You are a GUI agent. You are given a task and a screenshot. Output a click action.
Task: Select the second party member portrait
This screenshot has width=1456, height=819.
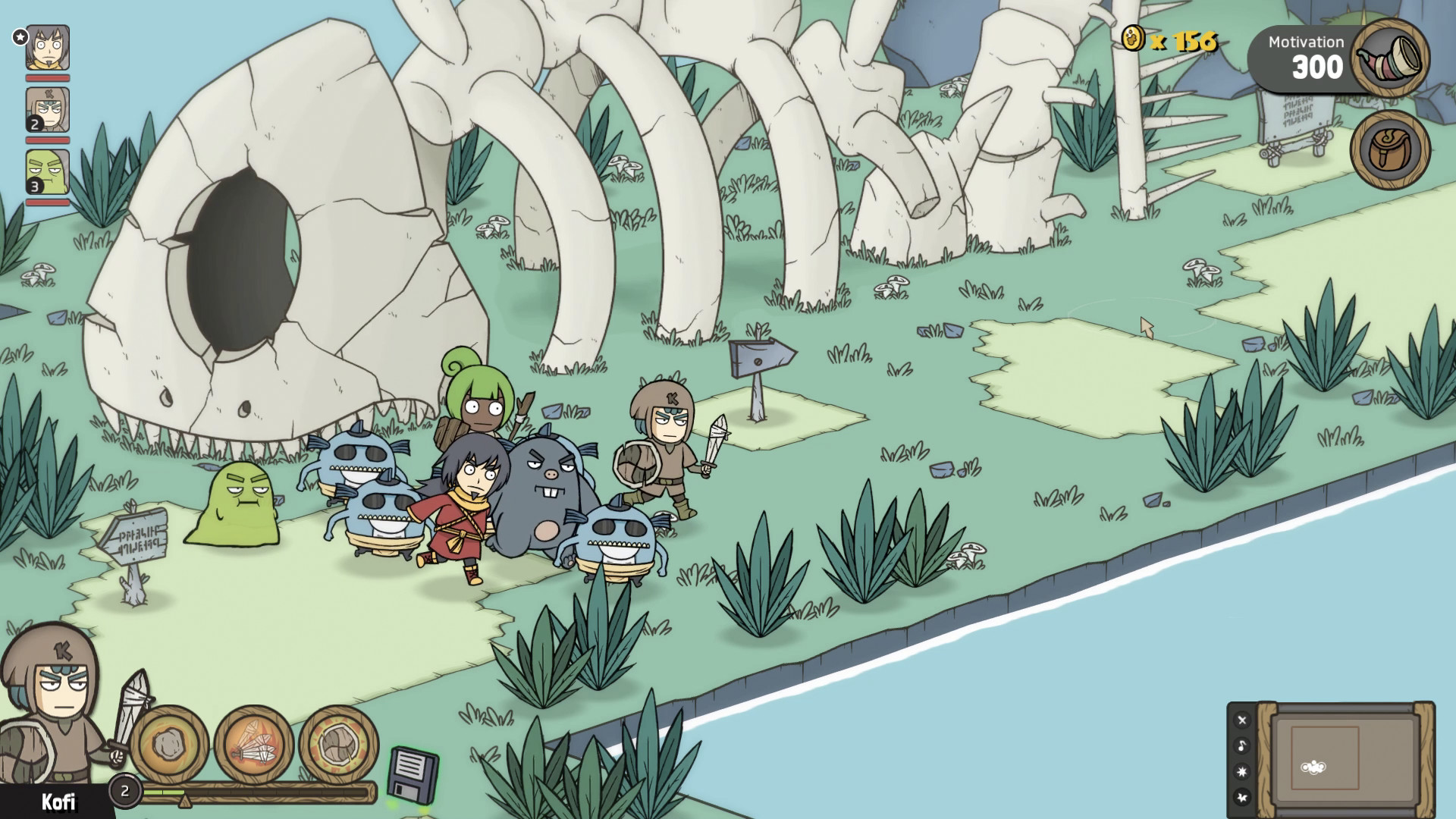click(x=47, y=111)
